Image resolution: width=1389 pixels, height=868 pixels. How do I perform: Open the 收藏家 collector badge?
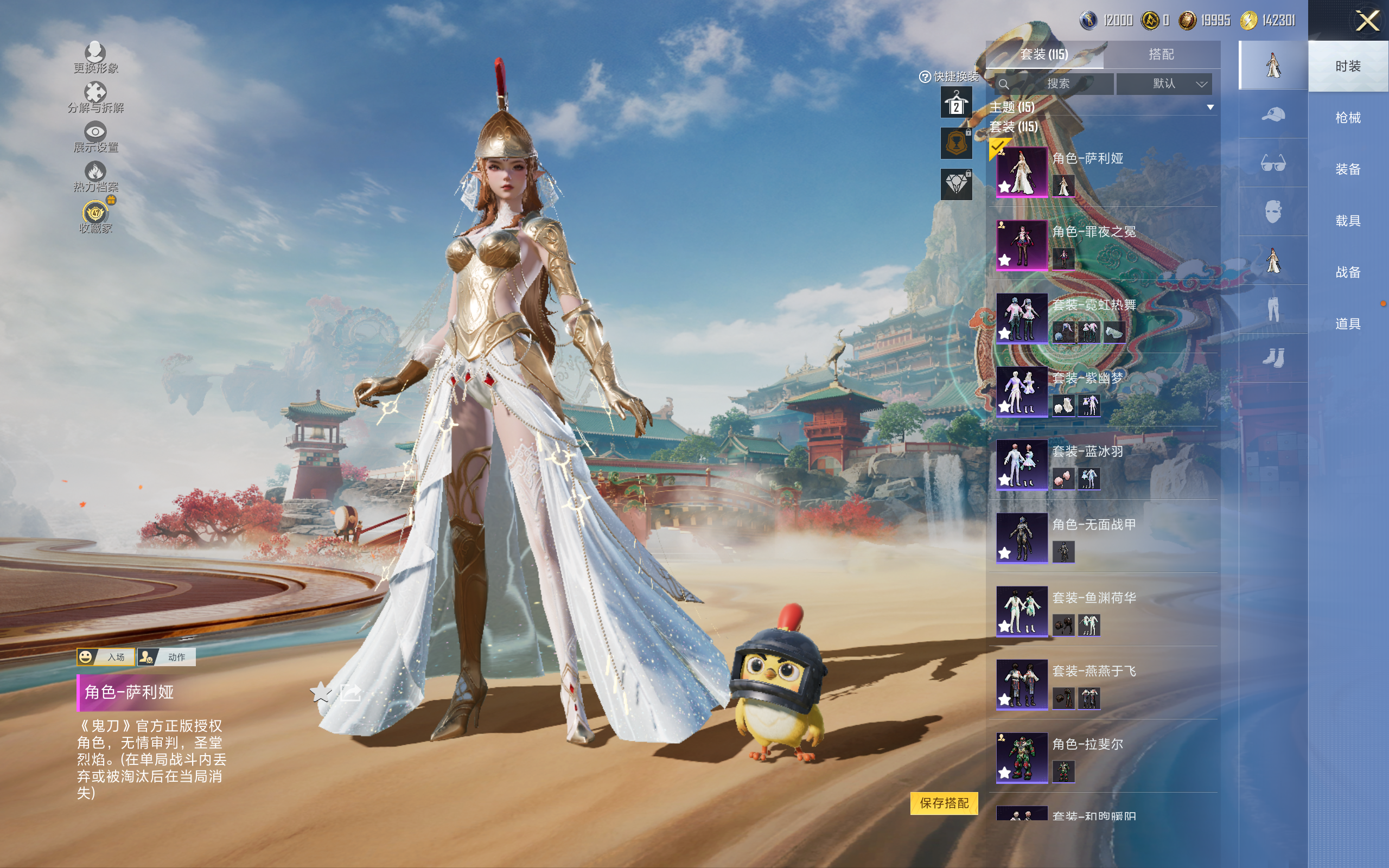pyautogui.click(x=95, y=217)
